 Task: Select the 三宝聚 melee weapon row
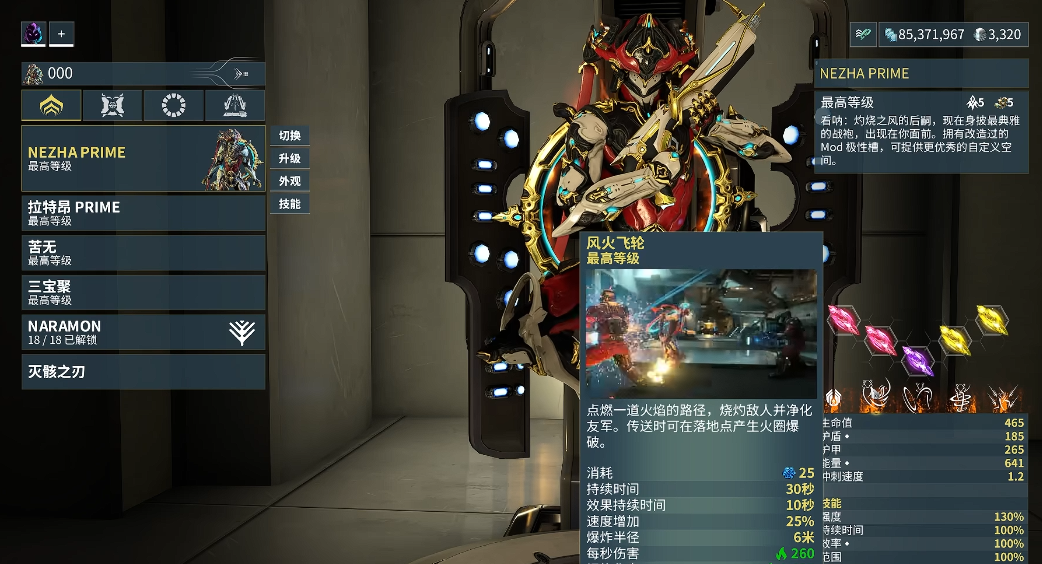143,293
